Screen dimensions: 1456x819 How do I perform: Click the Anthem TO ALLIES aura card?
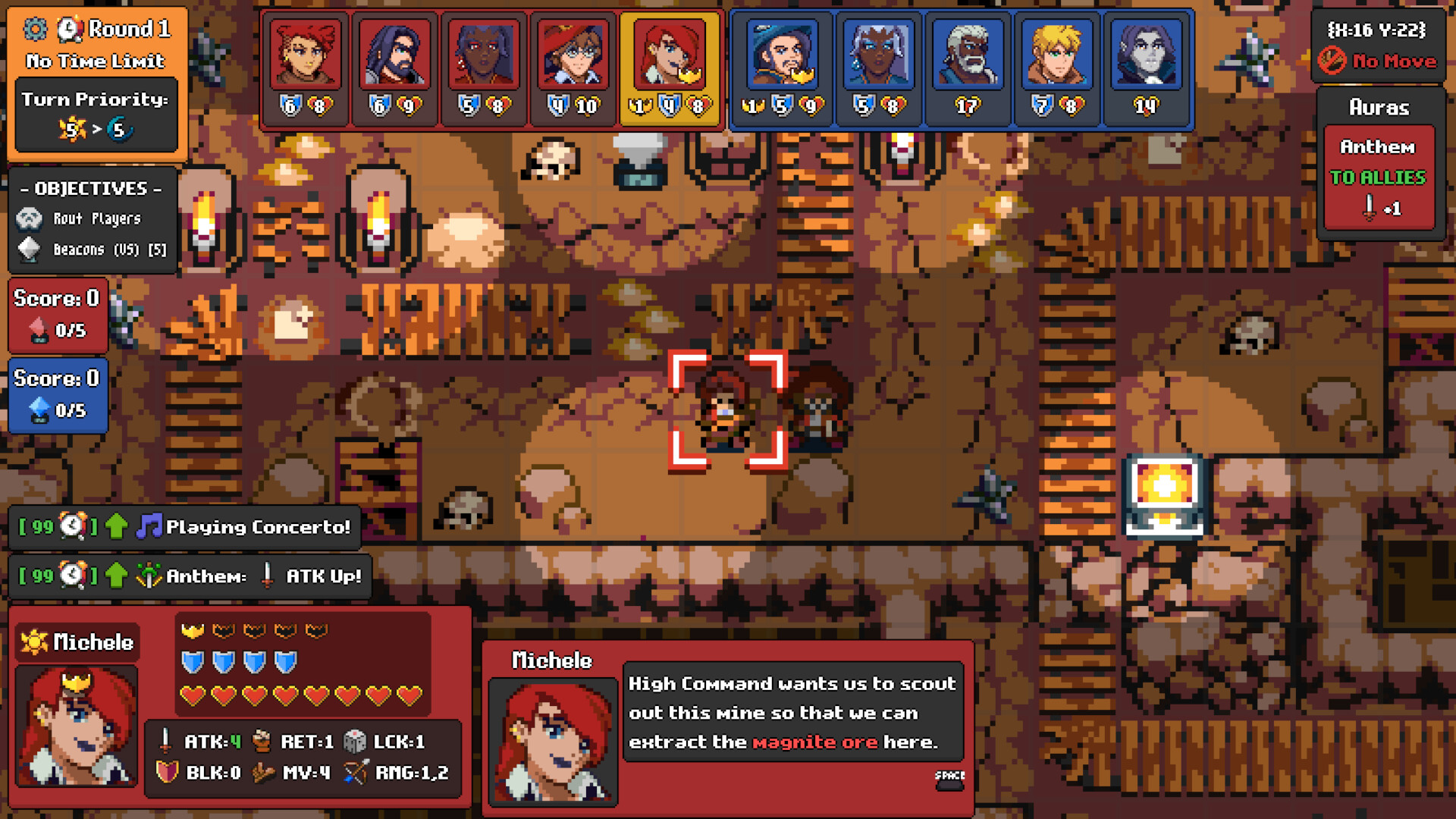[1379, 174]
